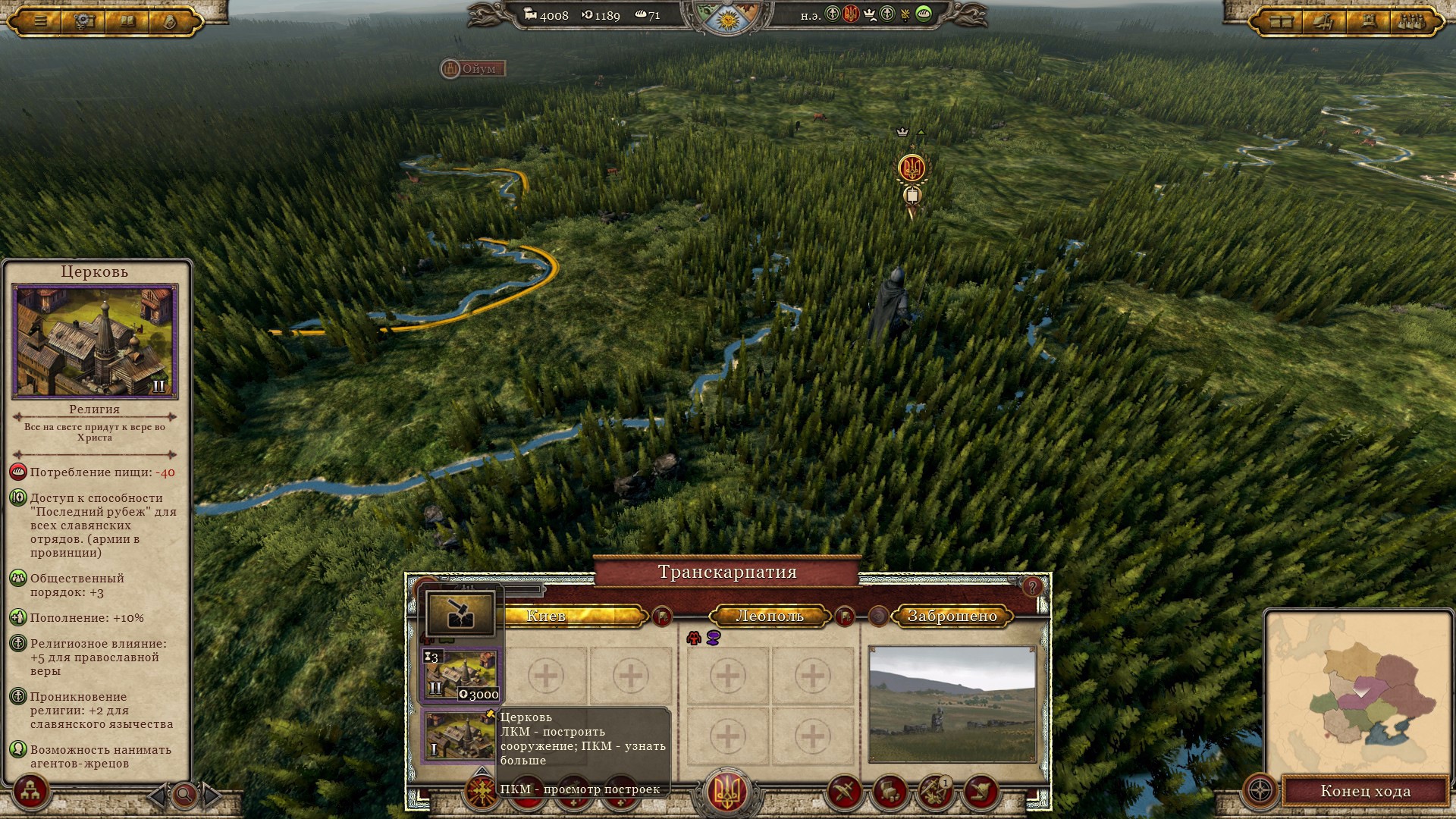Viewport: 1456px width, 819px height.
Task: Click the strategic campaign minimap
Action: click(x=1357, y=690)
